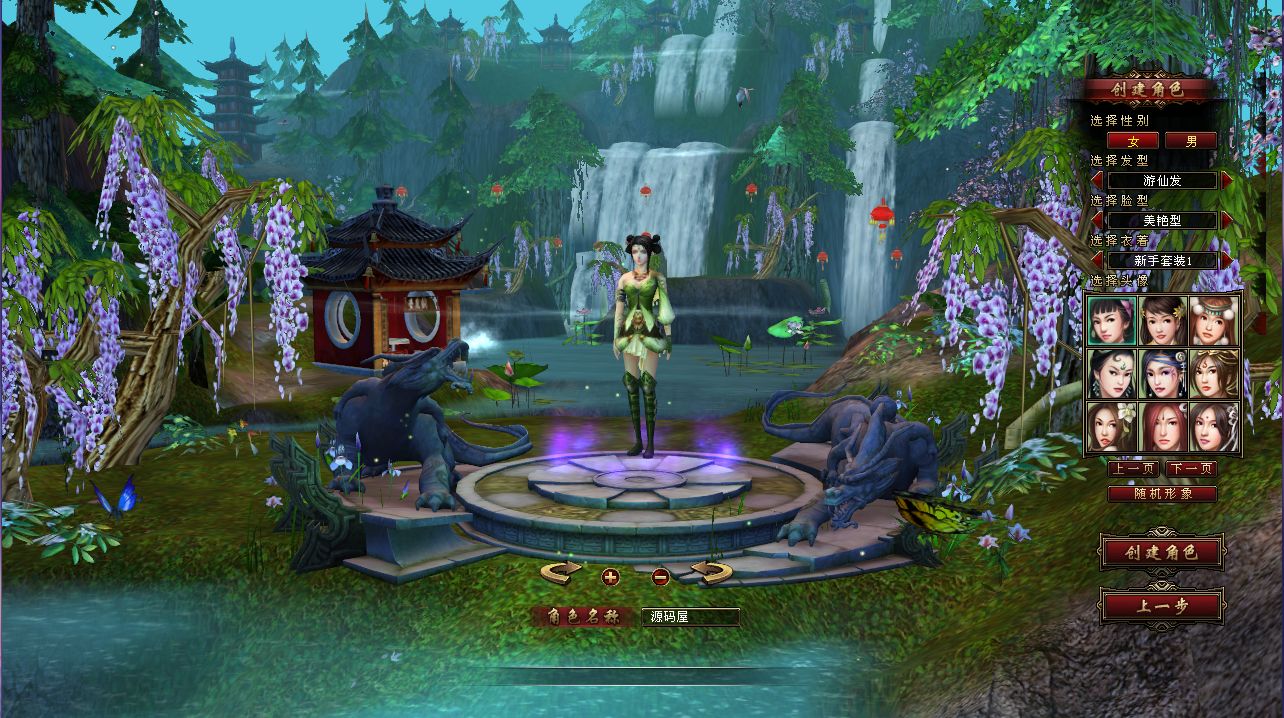1284x718 pixels.
Task: Pick the portrait with white flower in hair
Action: coord(1111,427)
